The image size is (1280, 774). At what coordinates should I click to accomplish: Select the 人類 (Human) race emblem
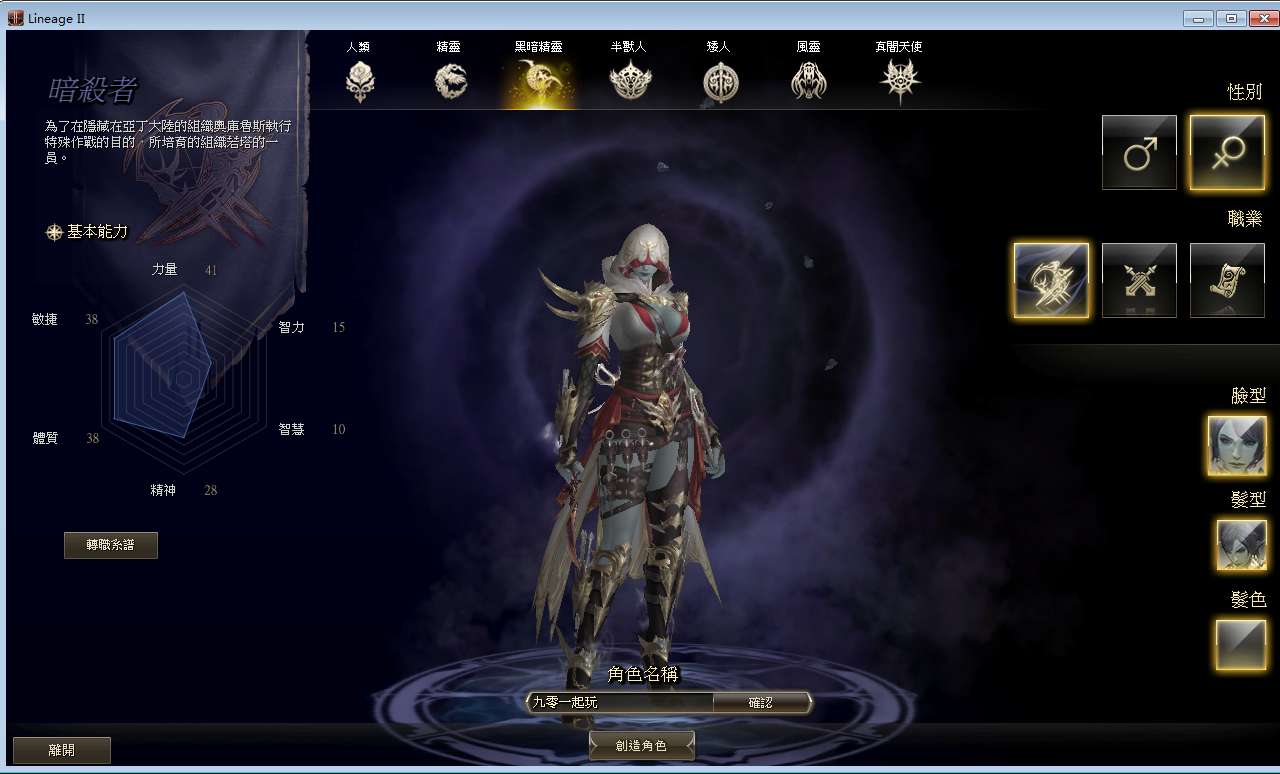coord(360,80)
